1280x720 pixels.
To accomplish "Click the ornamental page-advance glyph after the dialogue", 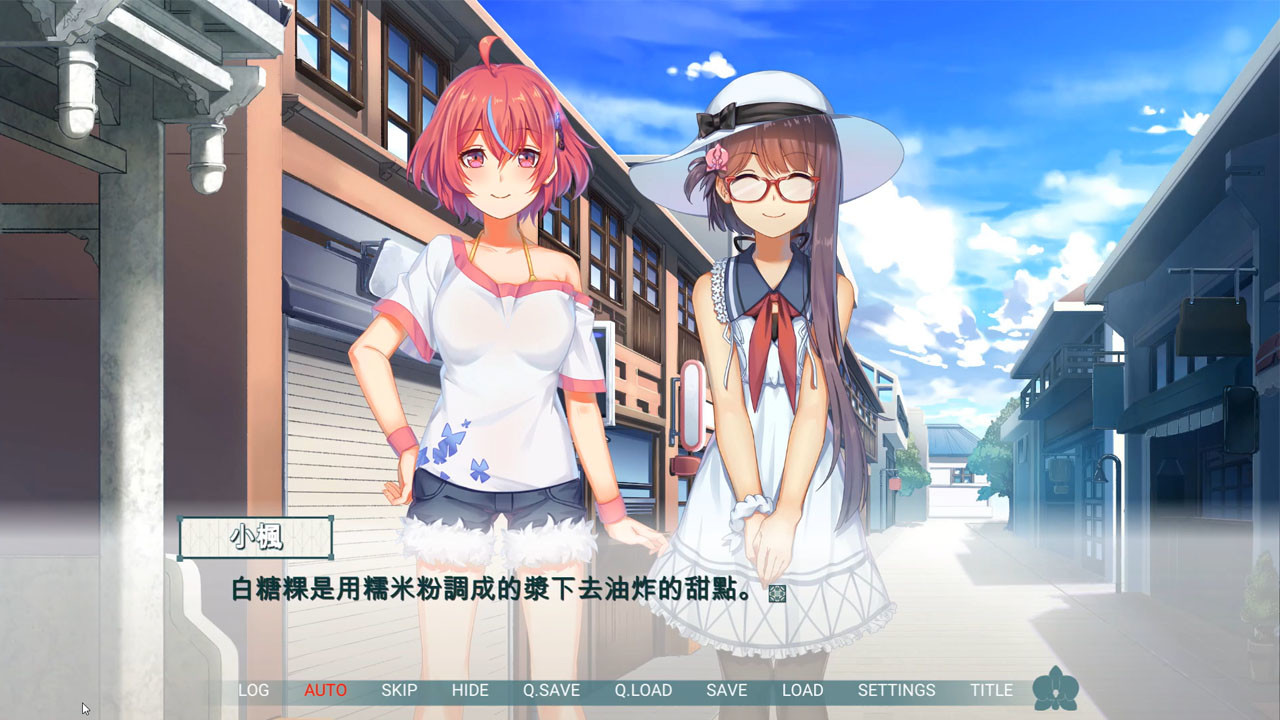I will pyautogui.click(x=775, y=593).
